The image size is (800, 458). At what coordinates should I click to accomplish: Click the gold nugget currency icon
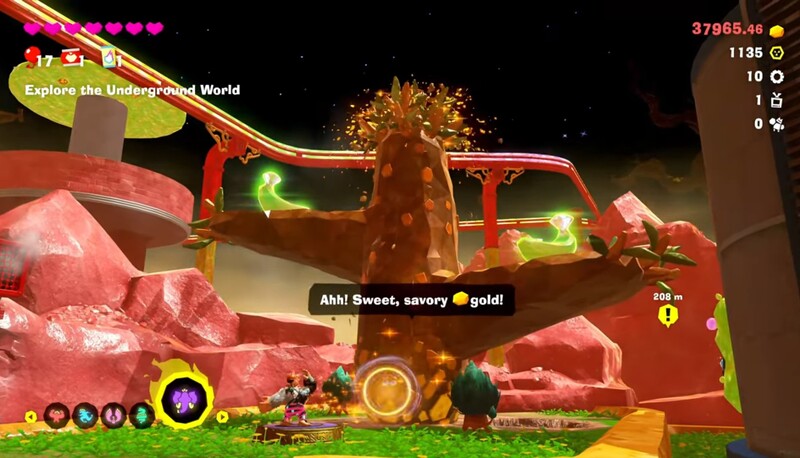[777, 29]
